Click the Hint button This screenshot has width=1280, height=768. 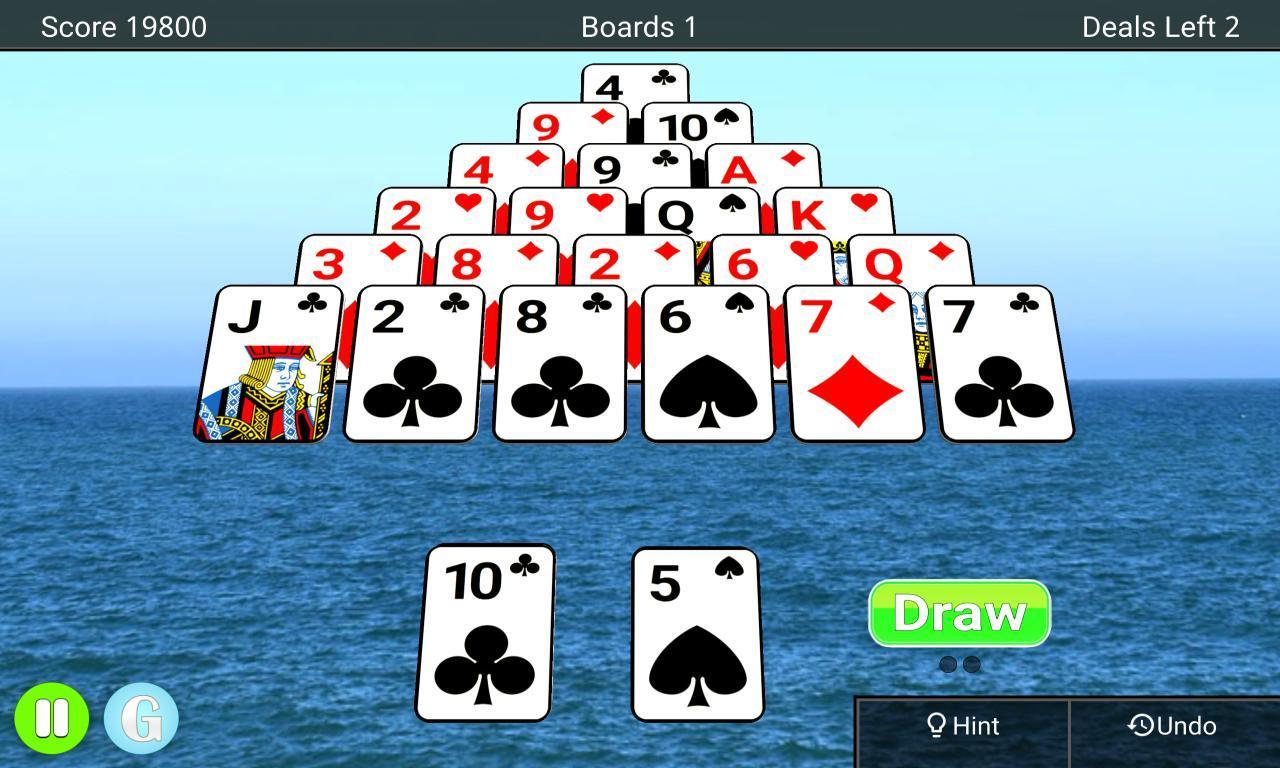click(x=963, y=726)
